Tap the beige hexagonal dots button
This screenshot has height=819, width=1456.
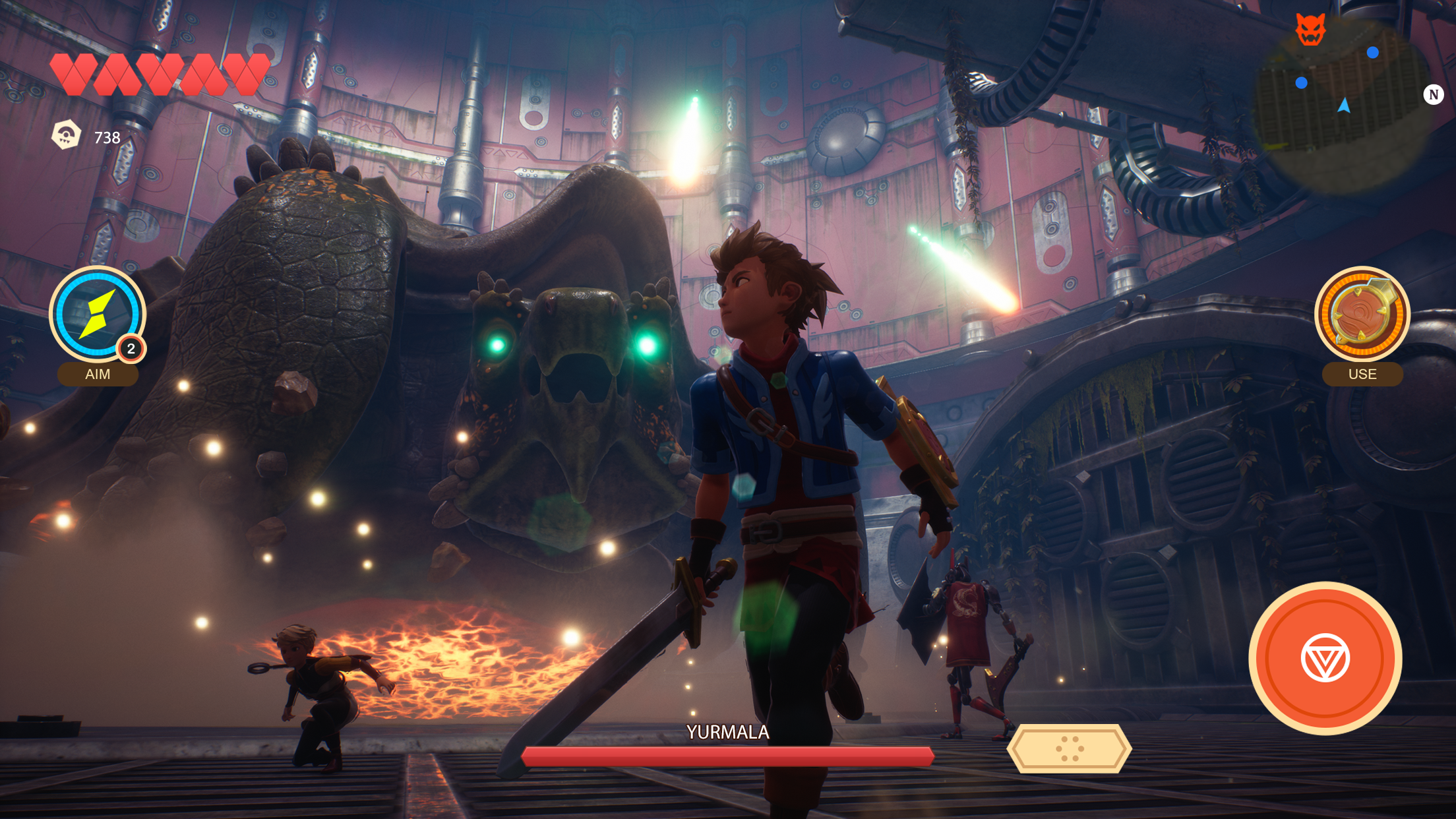pyautogui.click(x=1069, y=748)
